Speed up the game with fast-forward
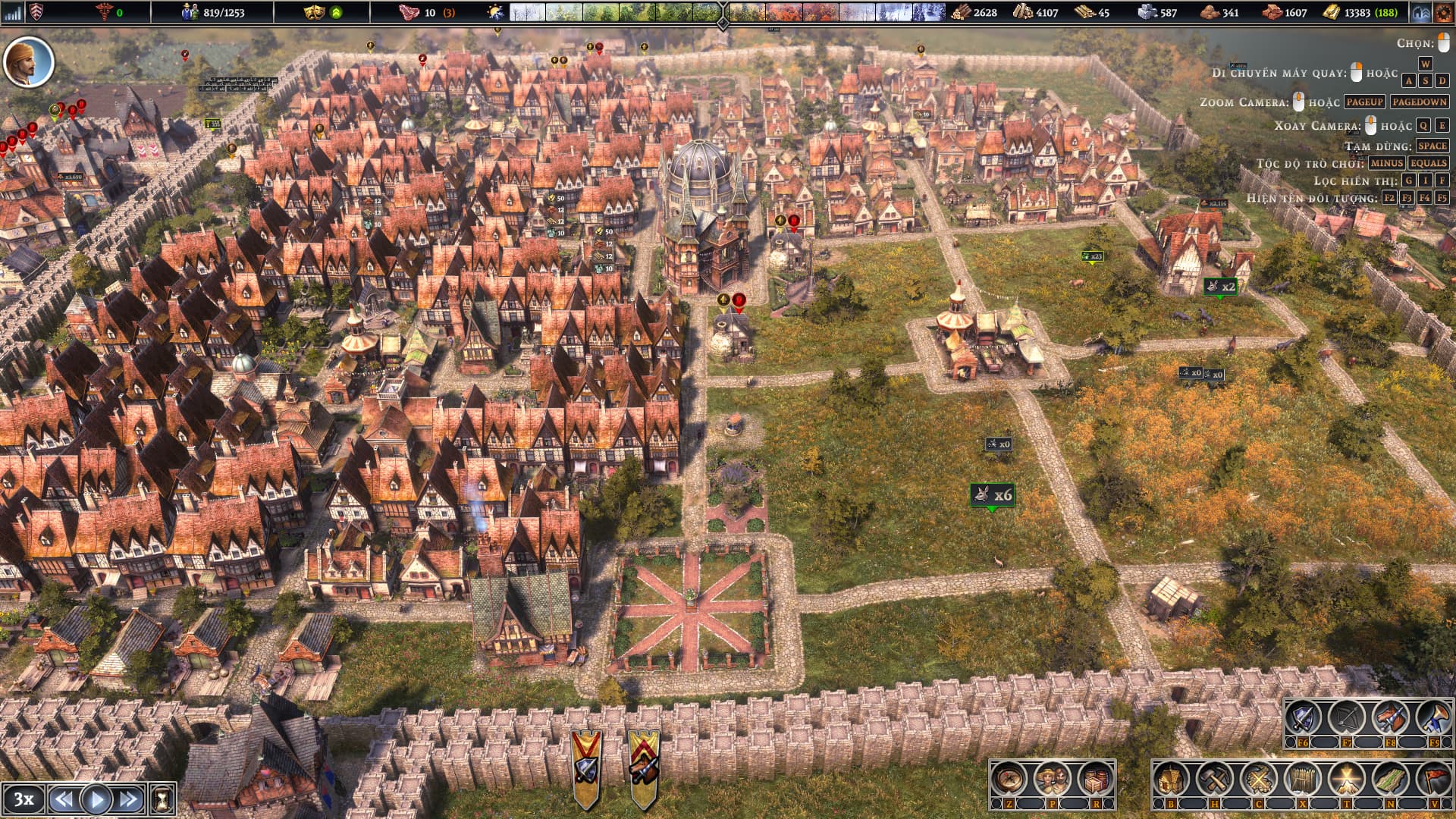1456x819 pixels. pos(128,799)
